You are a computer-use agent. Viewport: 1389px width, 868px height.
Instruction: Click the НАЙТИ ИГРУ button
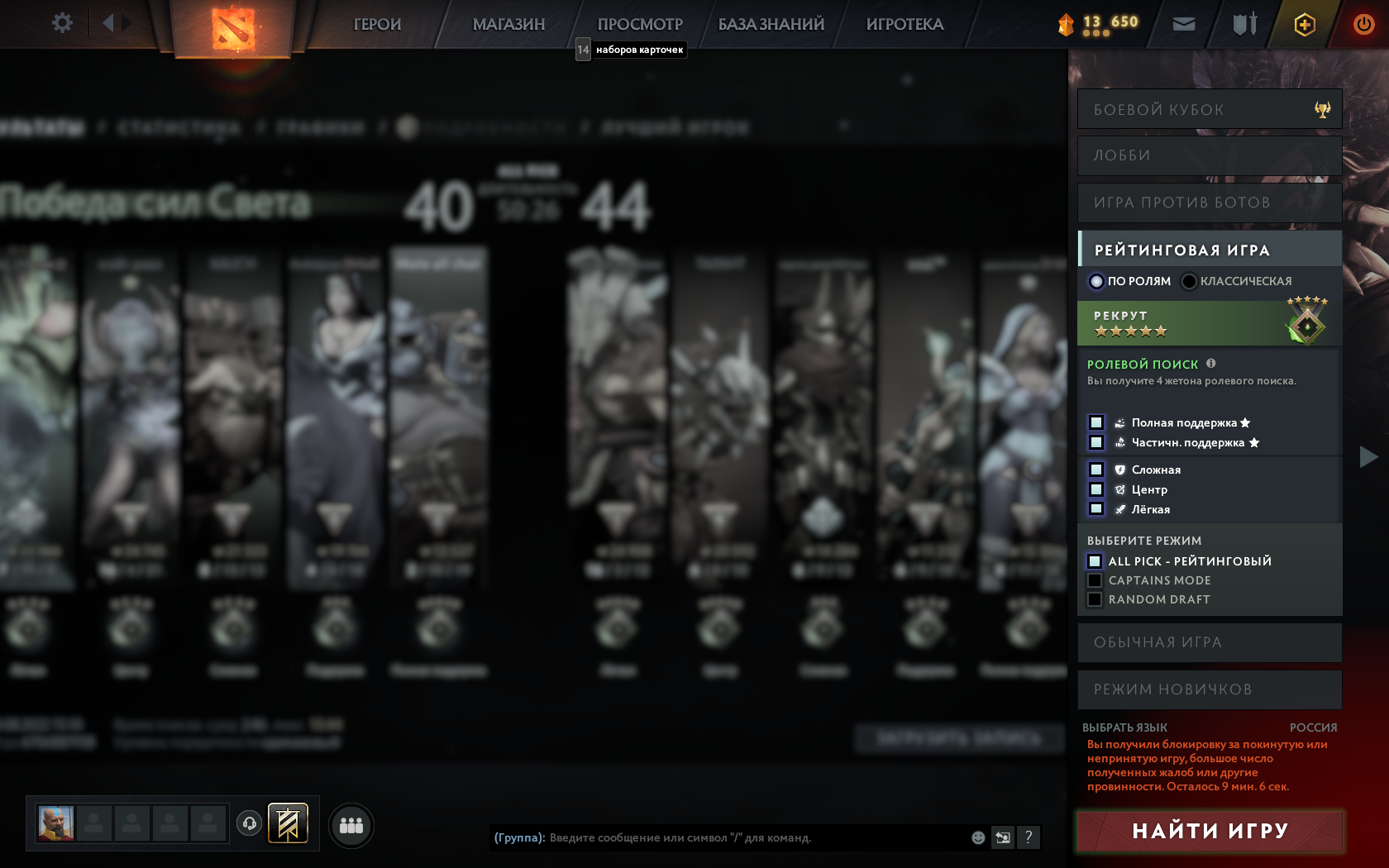pos(1210,829)
